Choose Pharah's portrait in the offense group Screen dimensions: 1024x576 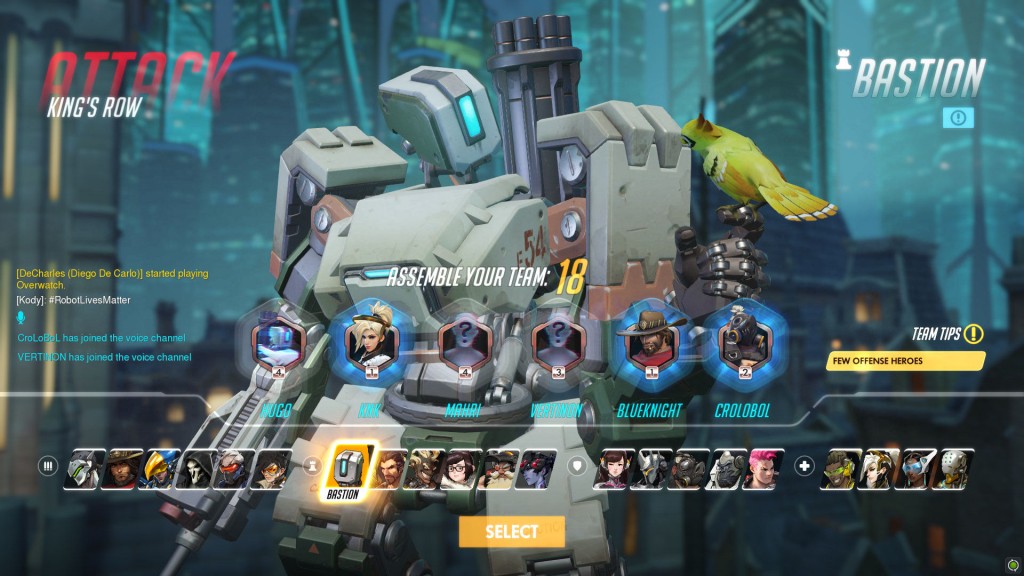pyautogui.click(x=158, y=468)
